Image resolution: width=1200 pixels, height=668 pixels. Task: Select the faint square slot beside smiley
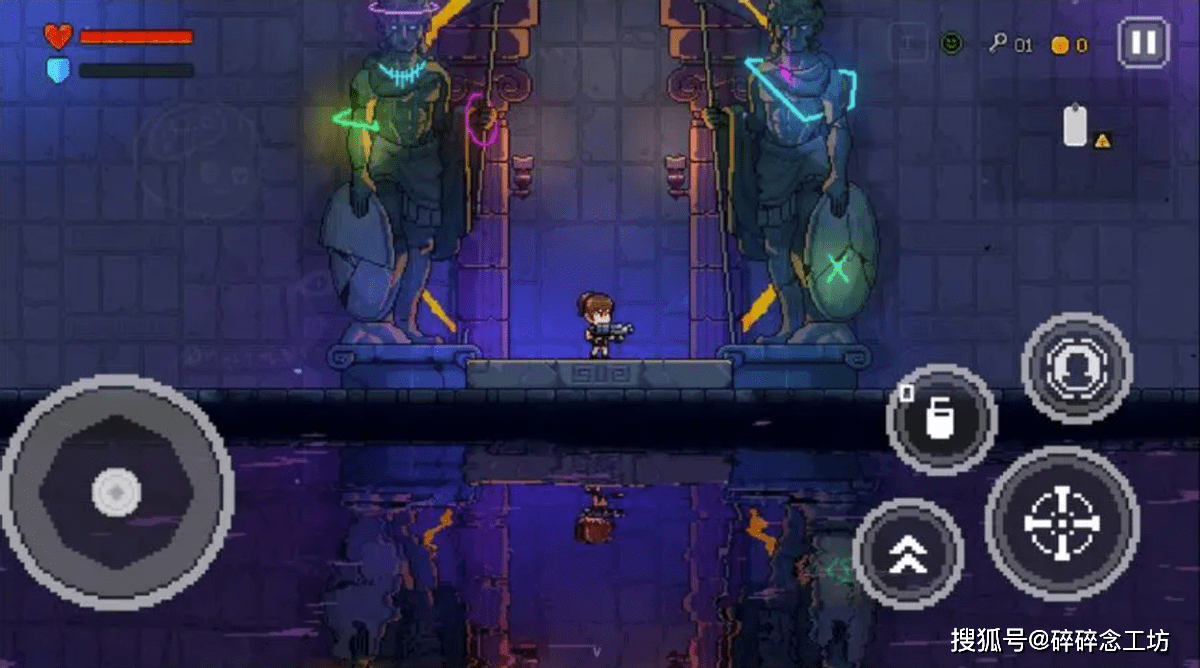(908, 43)
